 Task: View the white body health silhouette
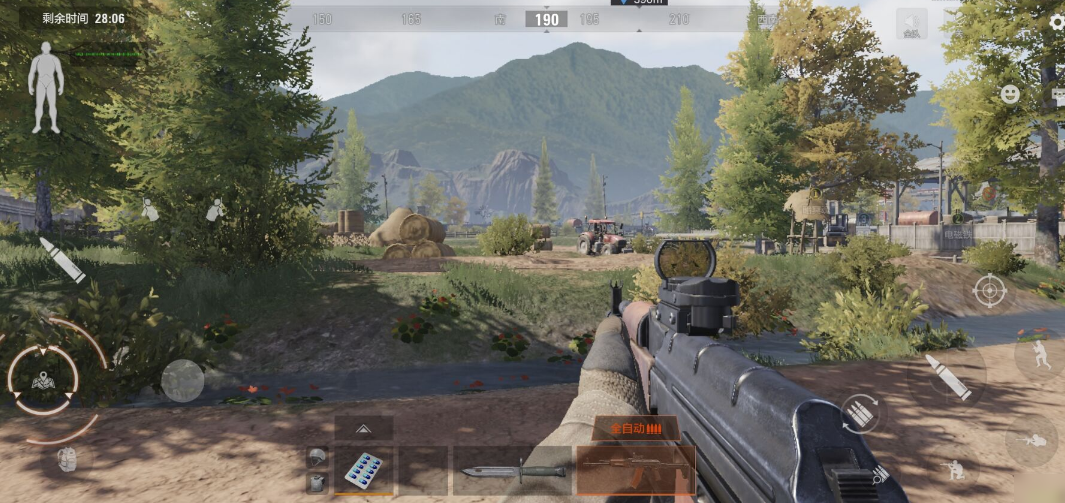point(45,87)
